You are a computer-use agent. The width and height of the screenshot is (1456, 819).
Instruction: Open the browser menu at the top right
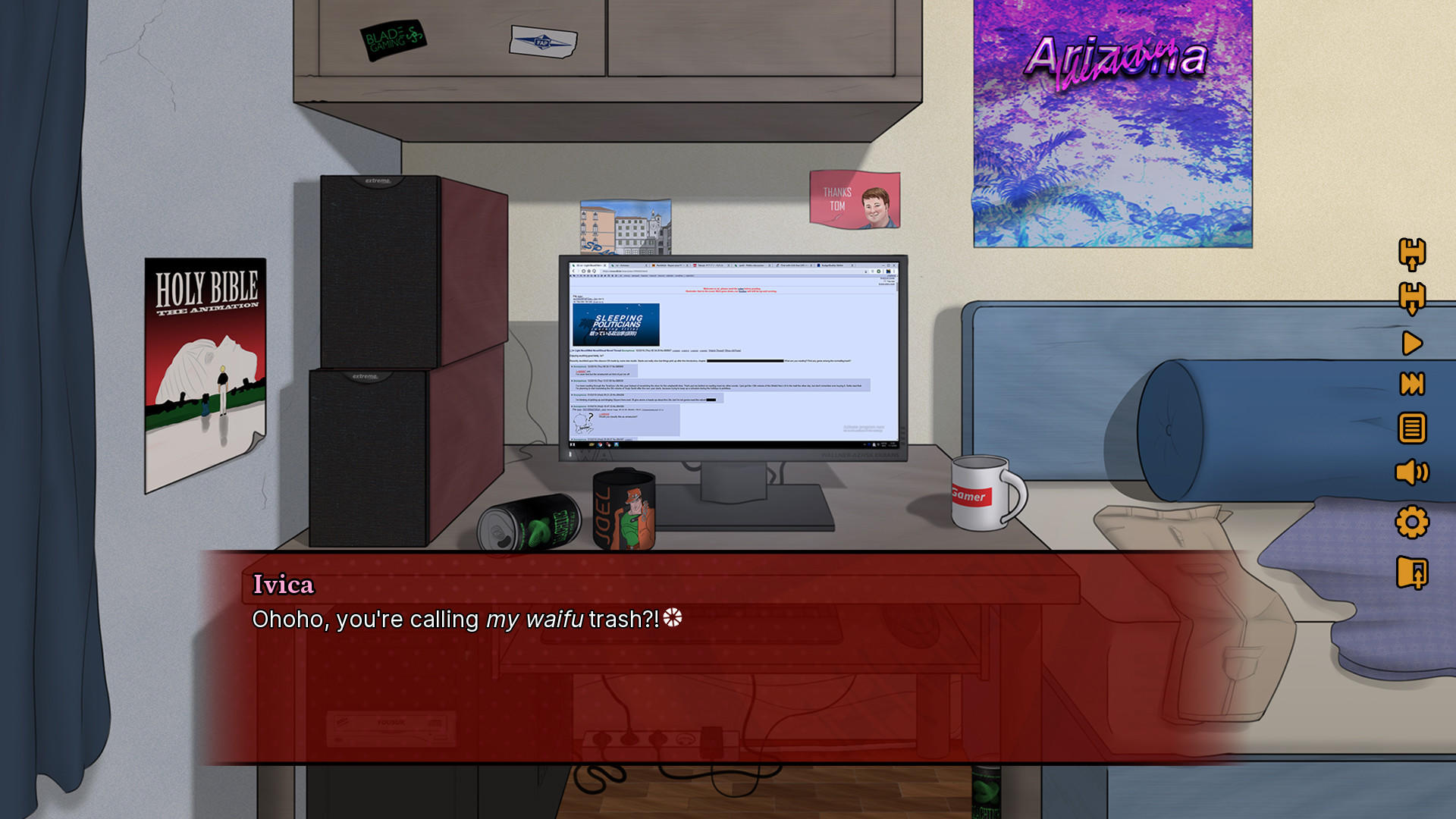click(894, 271)
